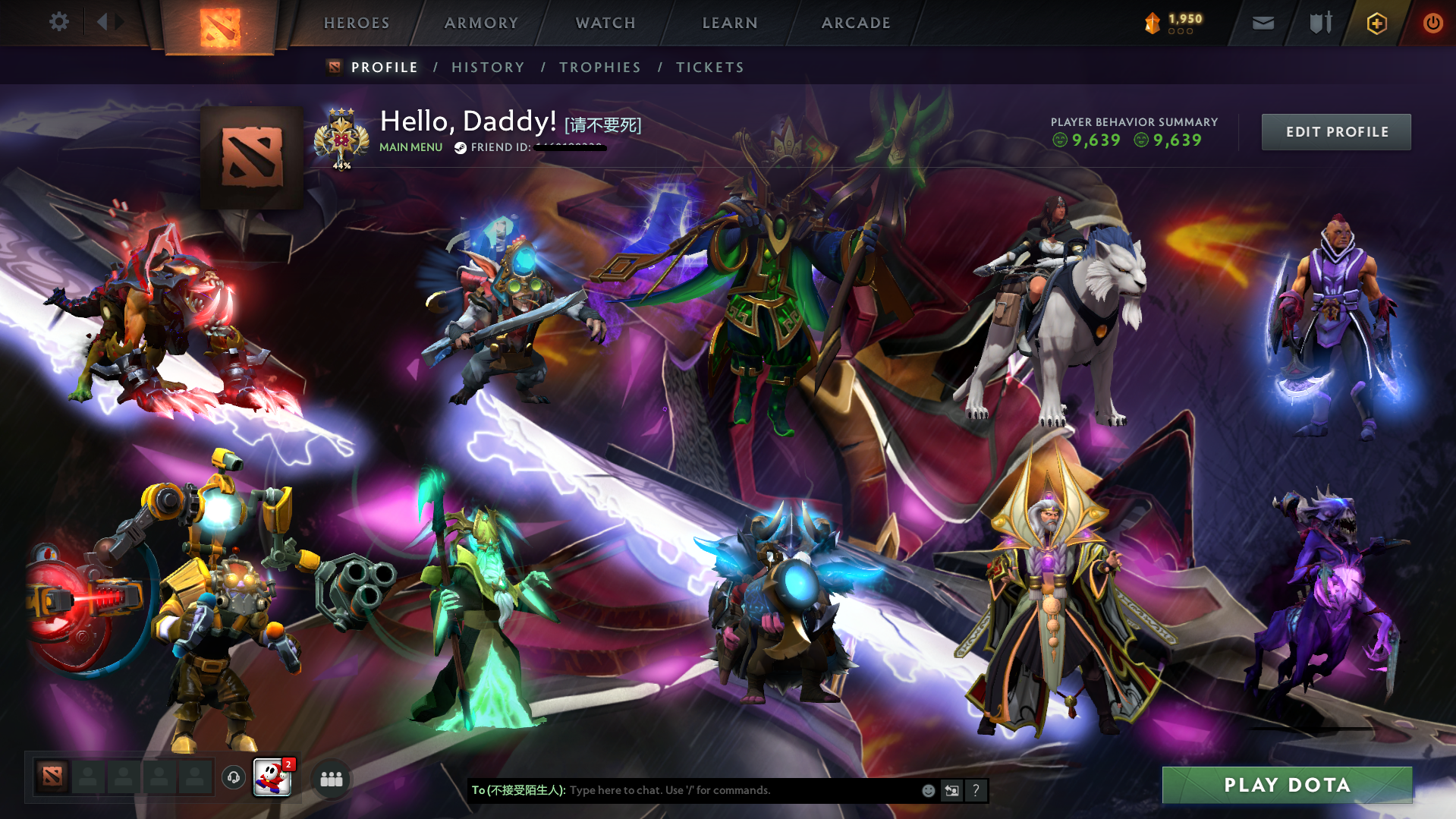Toggle the chat popout icon
This screenshot has height=819, width=1456.
pos(951,790)
